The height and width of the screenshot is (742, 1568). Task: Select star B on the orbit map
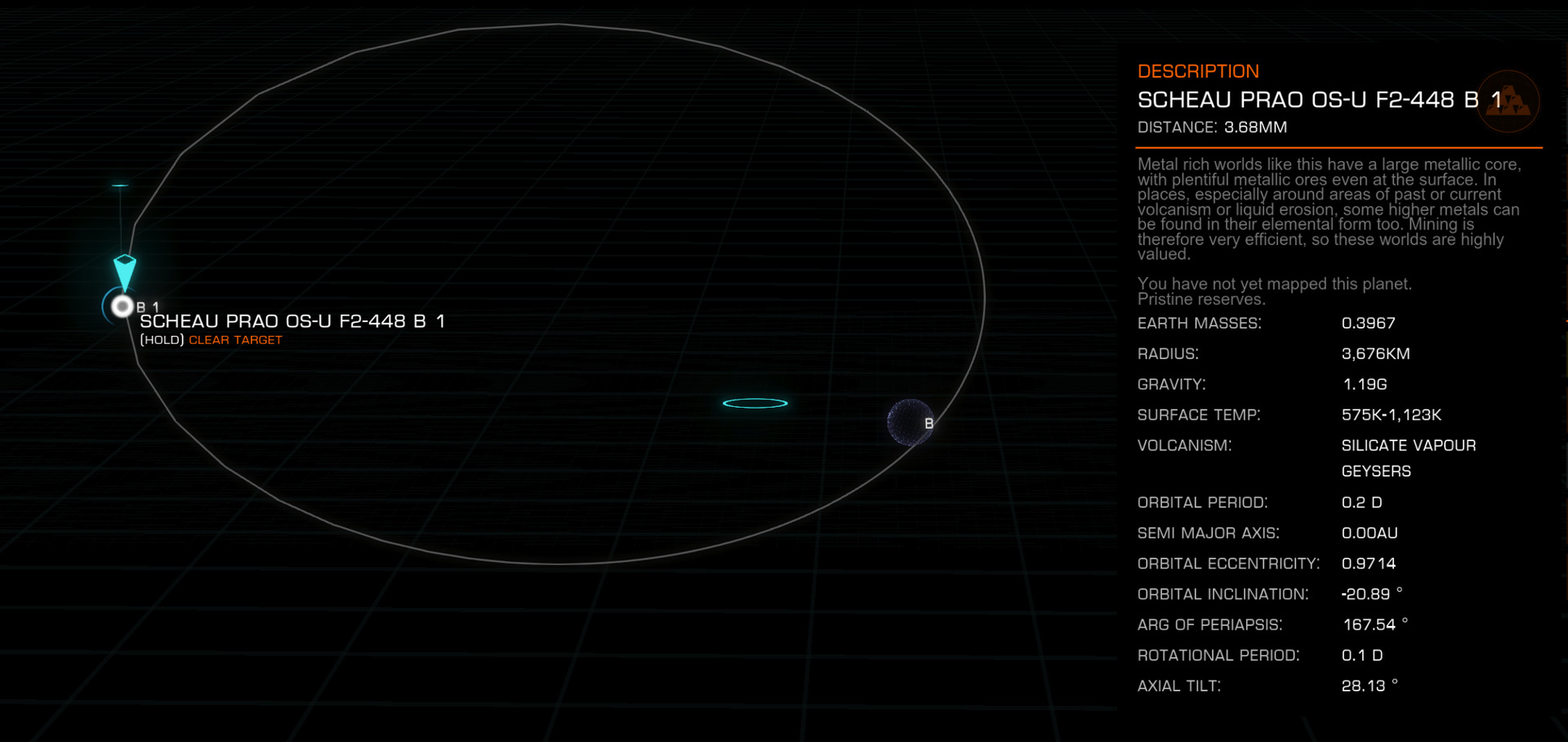click(910, 422)
